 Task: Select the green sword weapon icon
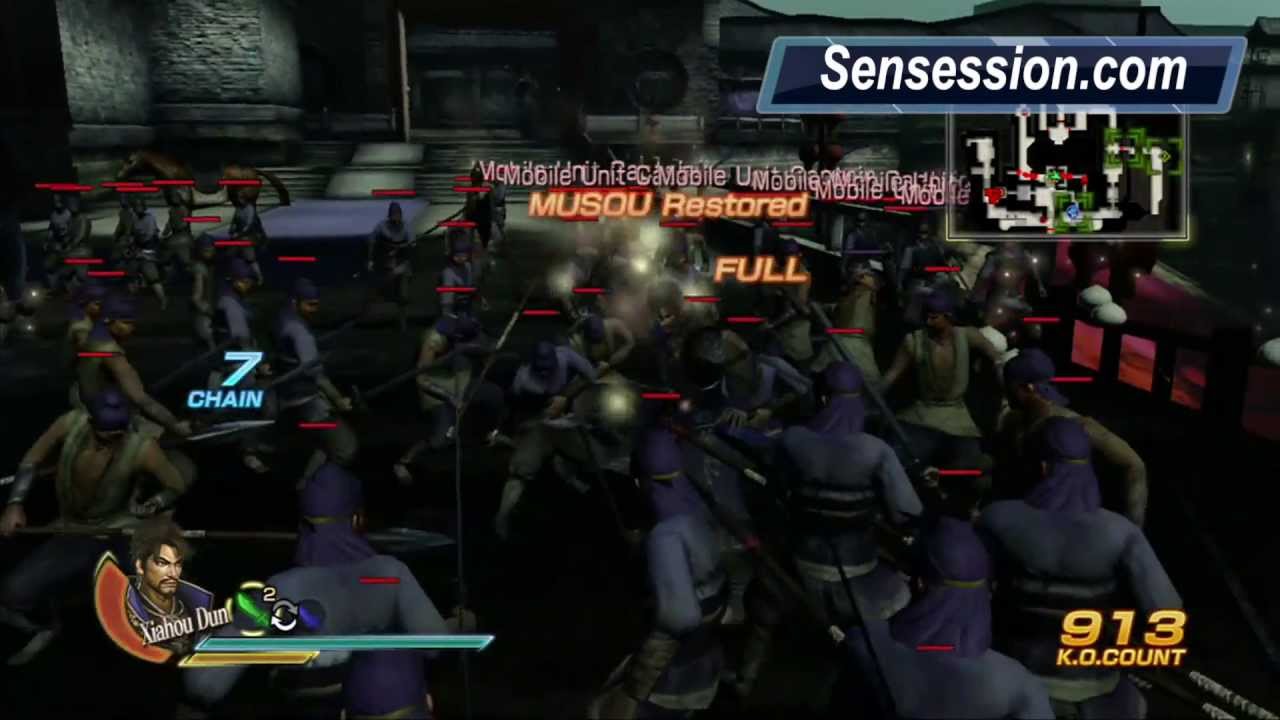point(252,609)
